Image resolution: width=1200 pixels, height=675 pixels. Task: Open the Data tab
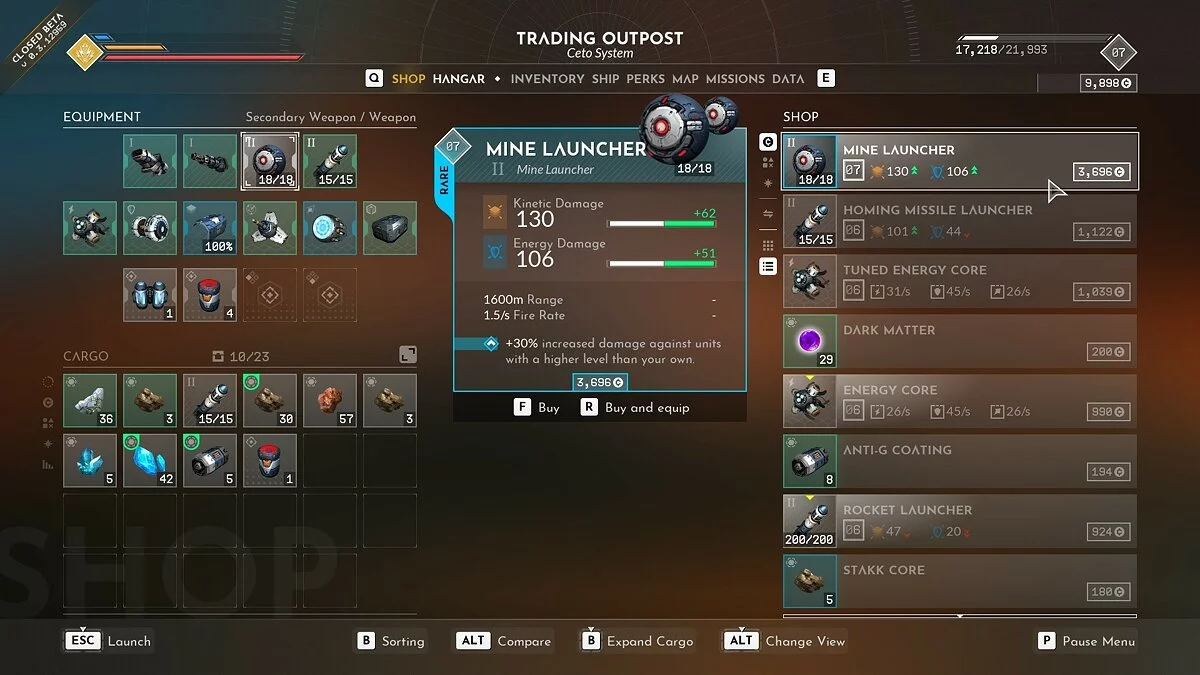coord(788,79)
